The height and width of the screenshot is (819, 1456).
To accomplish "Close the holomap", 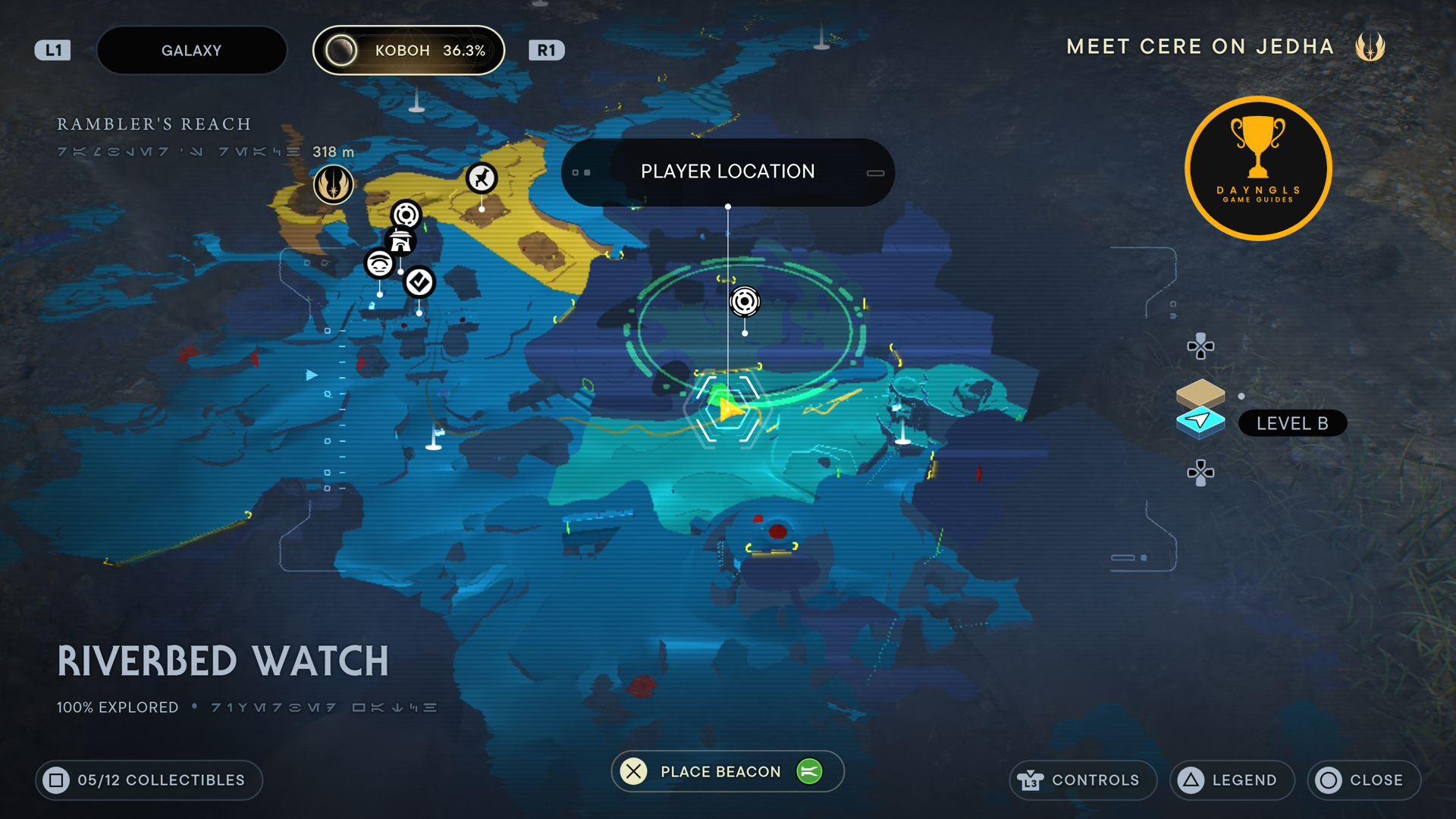I will (1363, 780).
